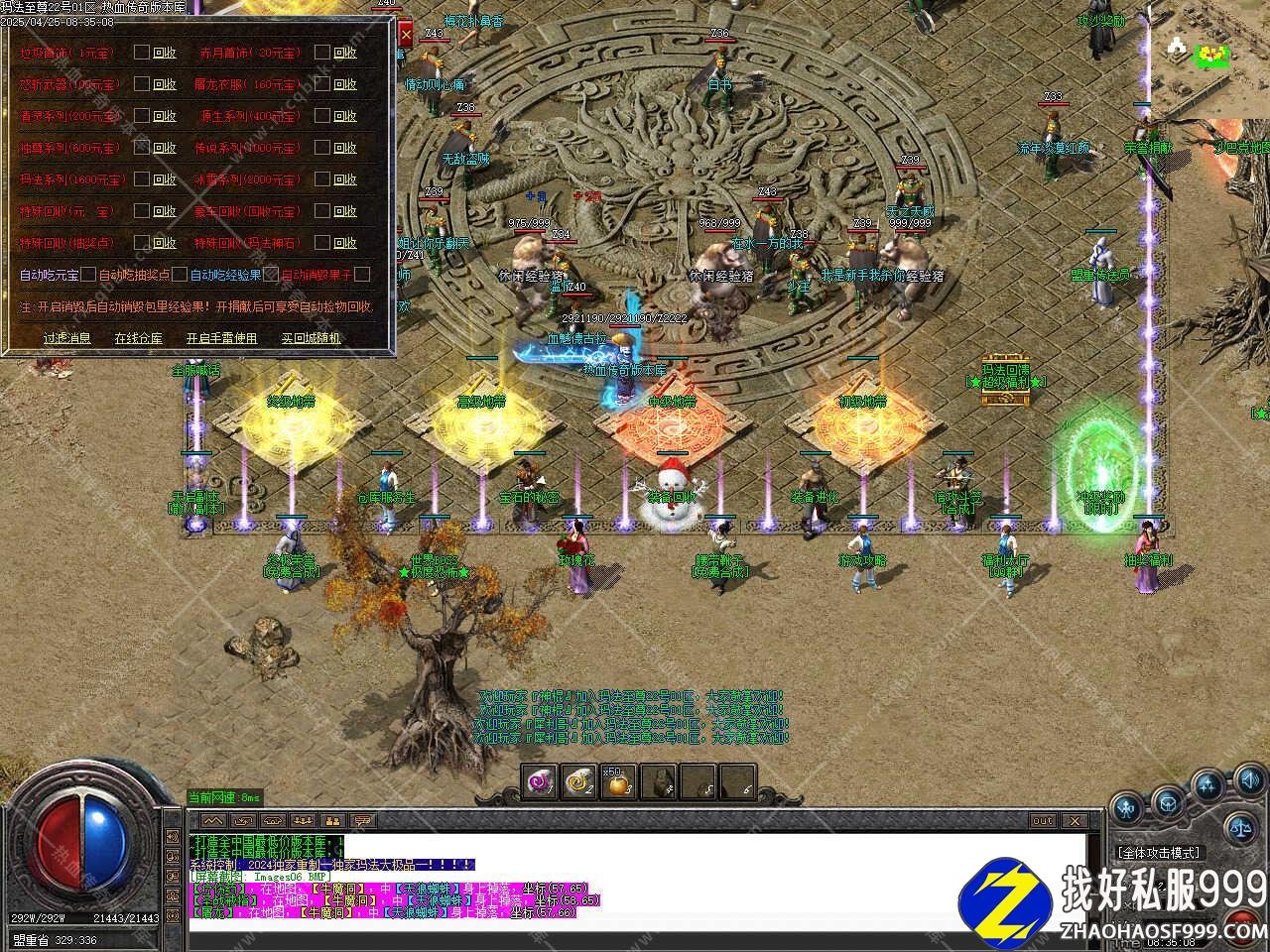Open the skills sparkle round button
This screenshot has height=952, width=1270.
coord(1208,788)
